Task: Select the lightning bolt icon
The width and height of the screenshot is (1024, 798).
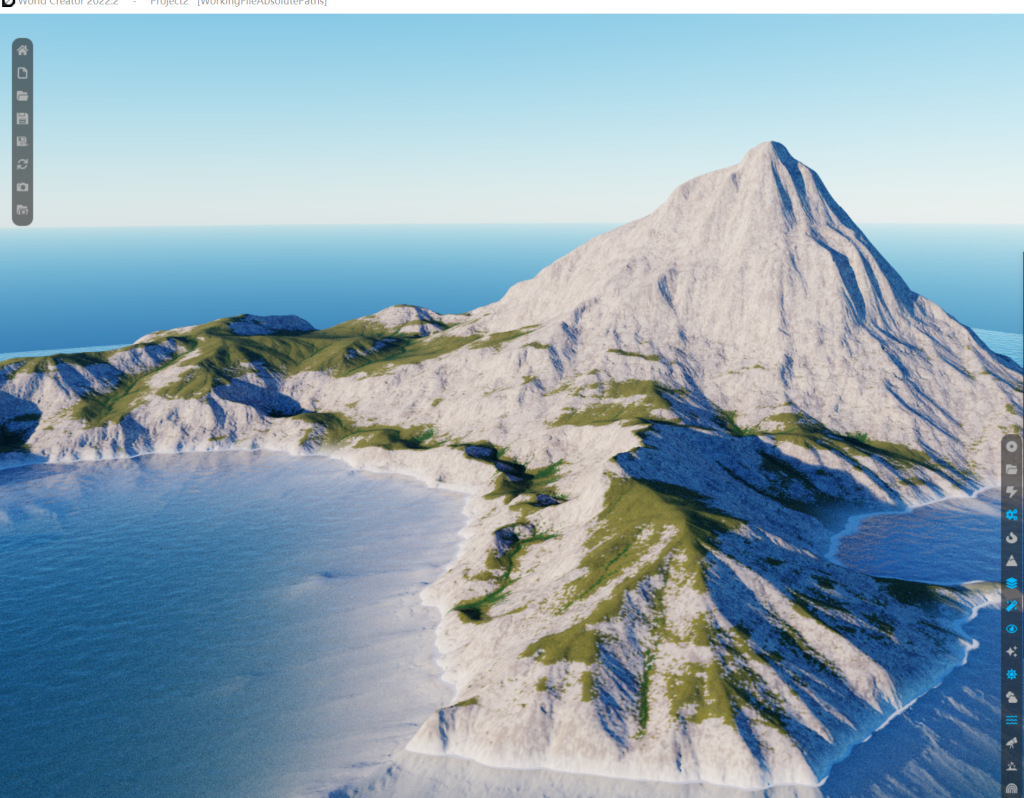Action: coord(1012,492)
